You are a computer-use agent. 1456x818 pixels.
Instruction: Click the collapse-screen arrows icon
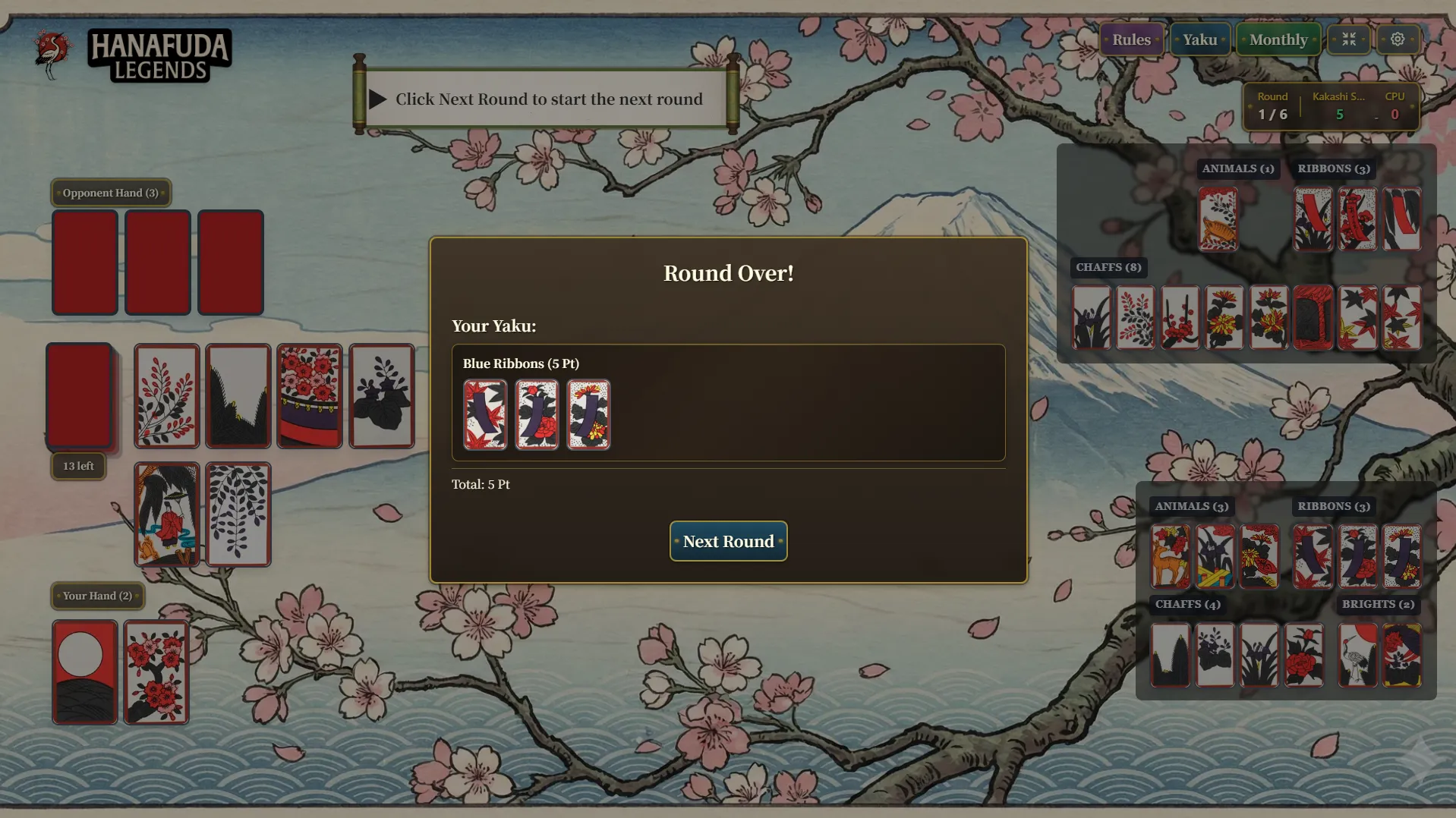[x=1349, y=39]
